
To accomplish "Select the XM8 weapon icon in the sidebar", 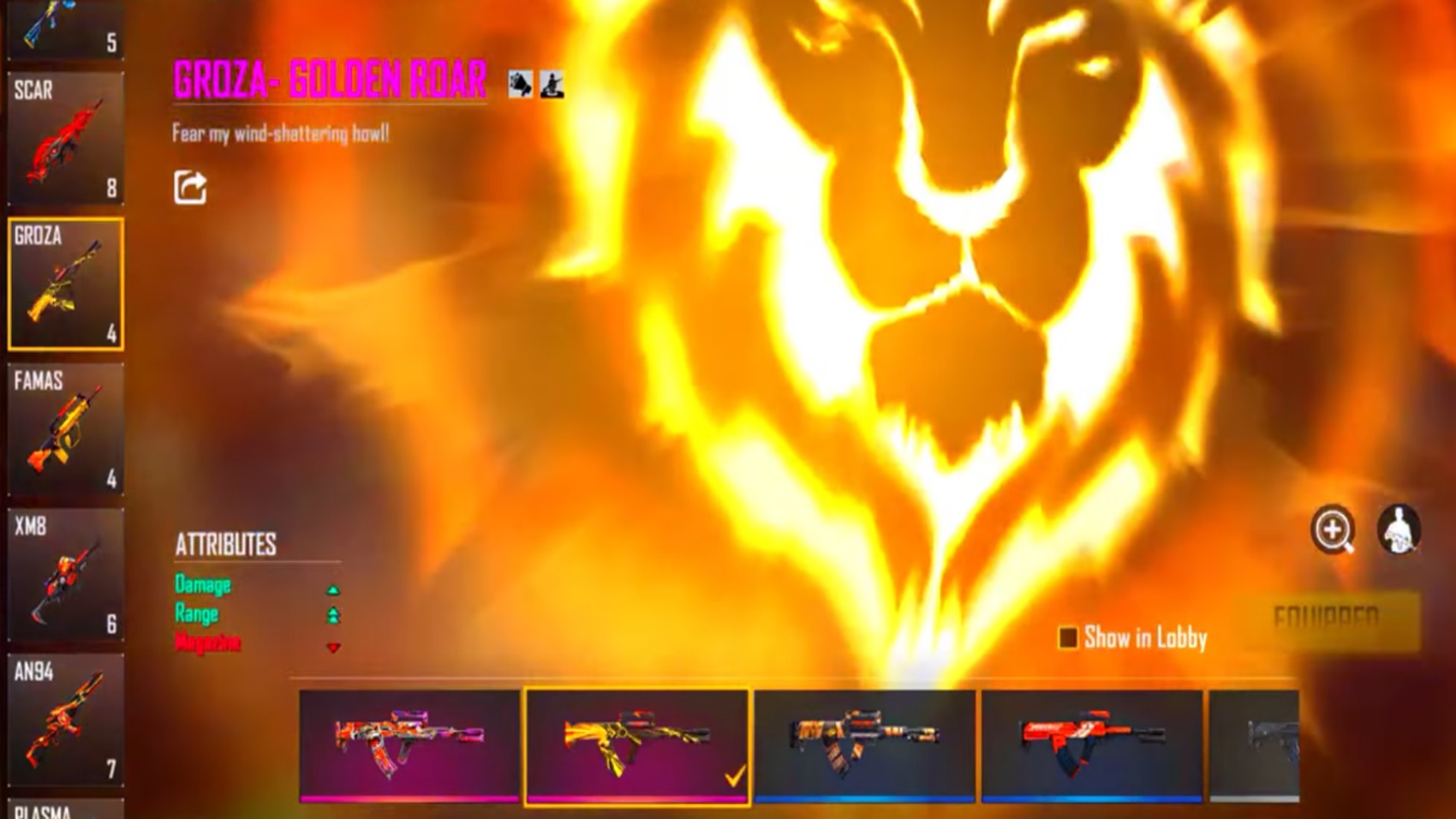I will tap(64, 574).
